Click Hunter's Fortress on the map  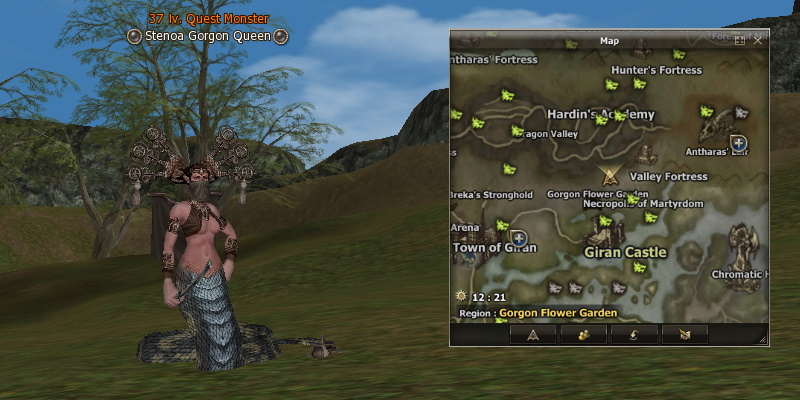tap(656, 70)
